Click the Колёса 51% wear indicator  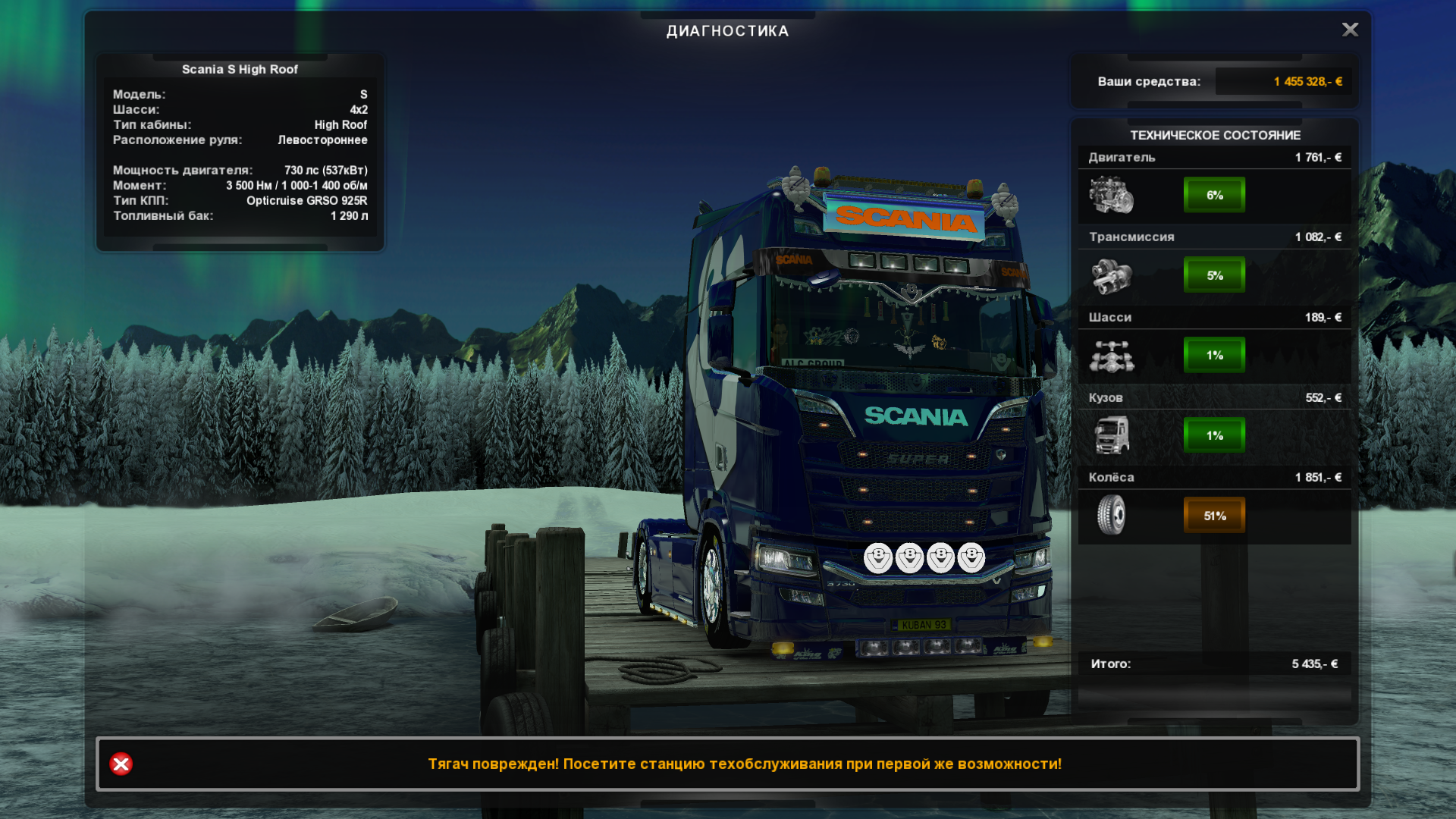(1214, 516)
